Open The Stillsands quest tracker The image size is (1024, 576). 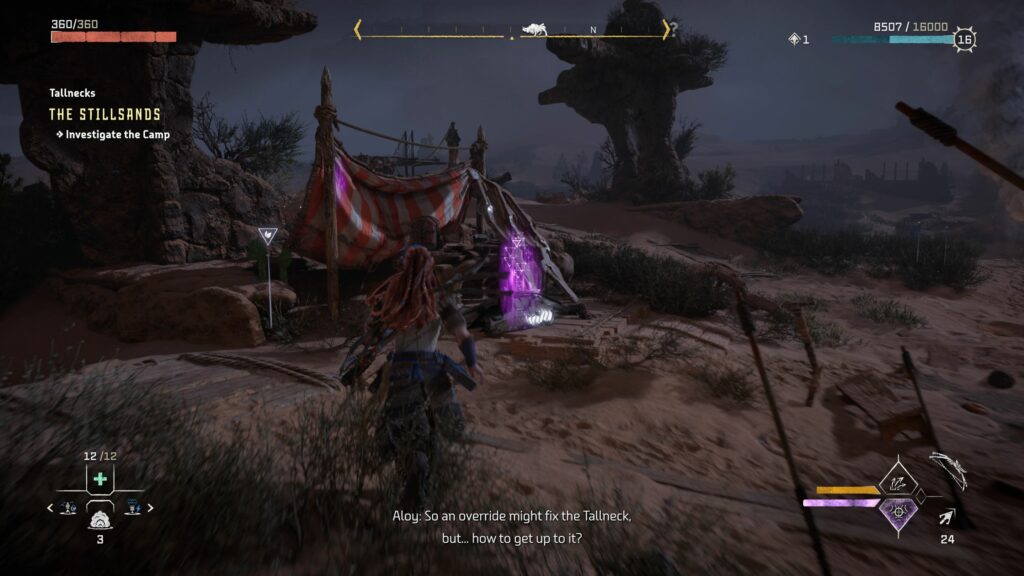[x=105, y=115]
